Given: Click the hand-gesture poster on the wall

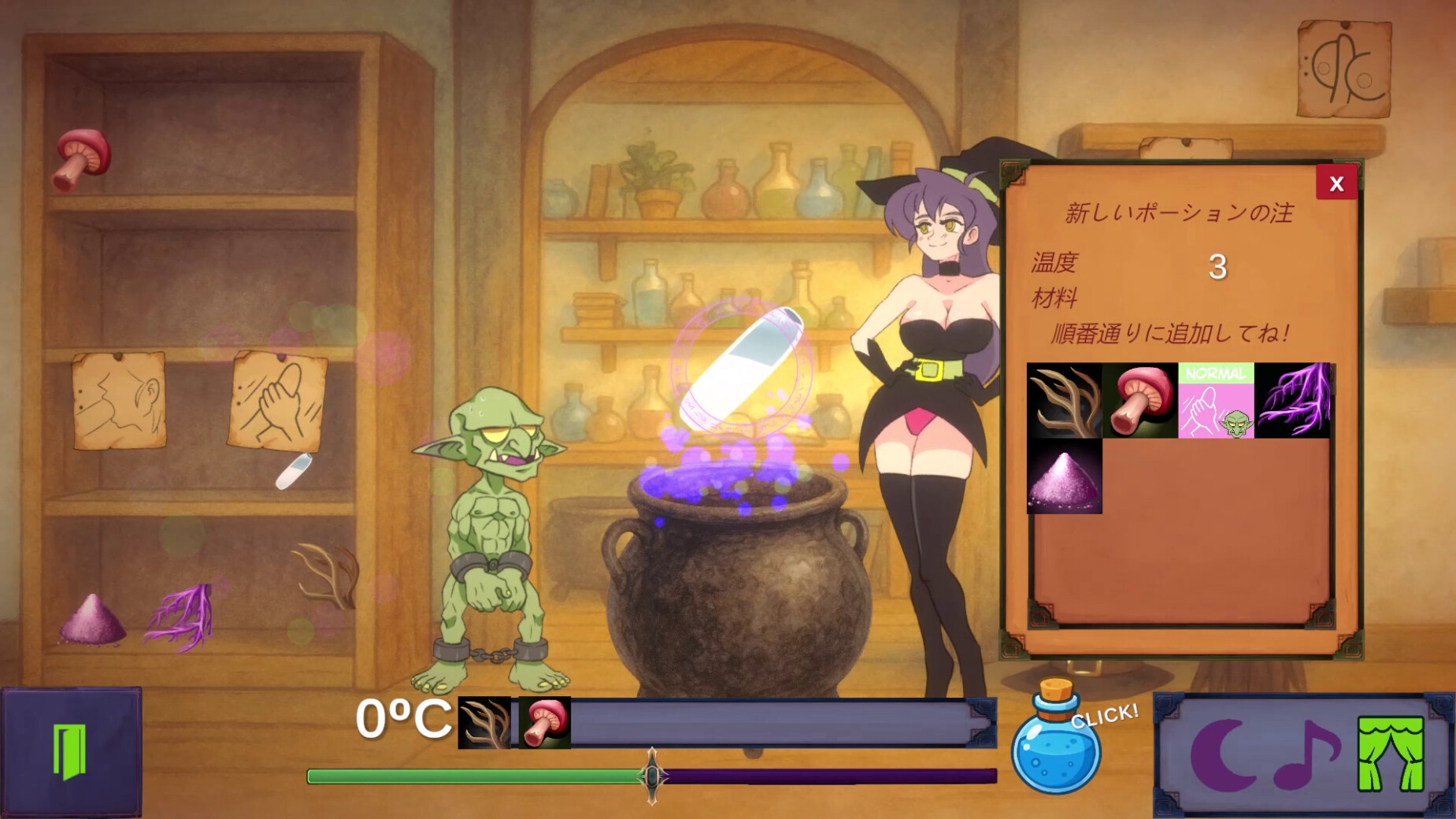Looking at the screenshot, I should click(277, 402).
